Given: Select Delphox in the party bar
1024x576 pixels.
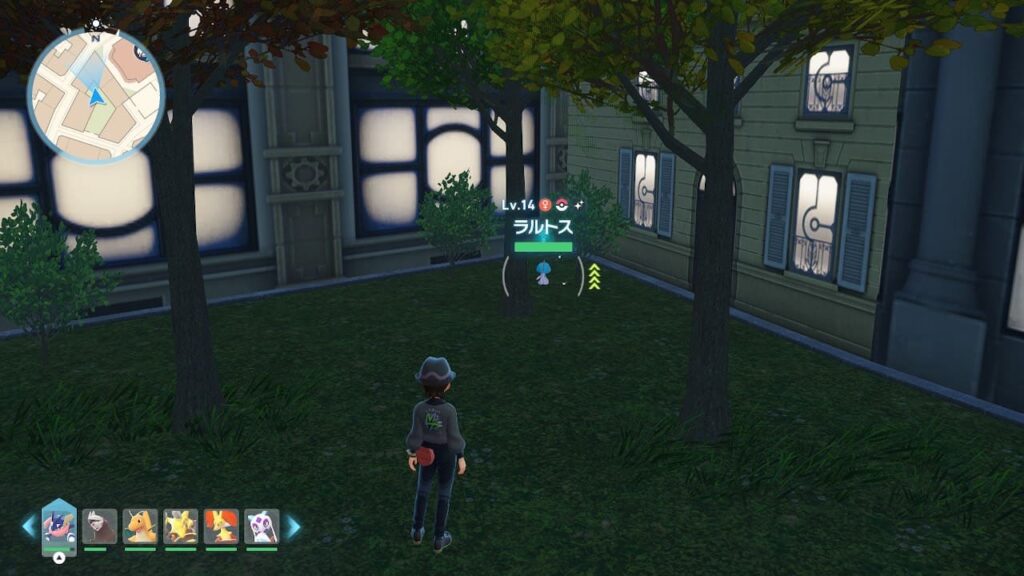Looking at the screenshot, I should 221,526.
